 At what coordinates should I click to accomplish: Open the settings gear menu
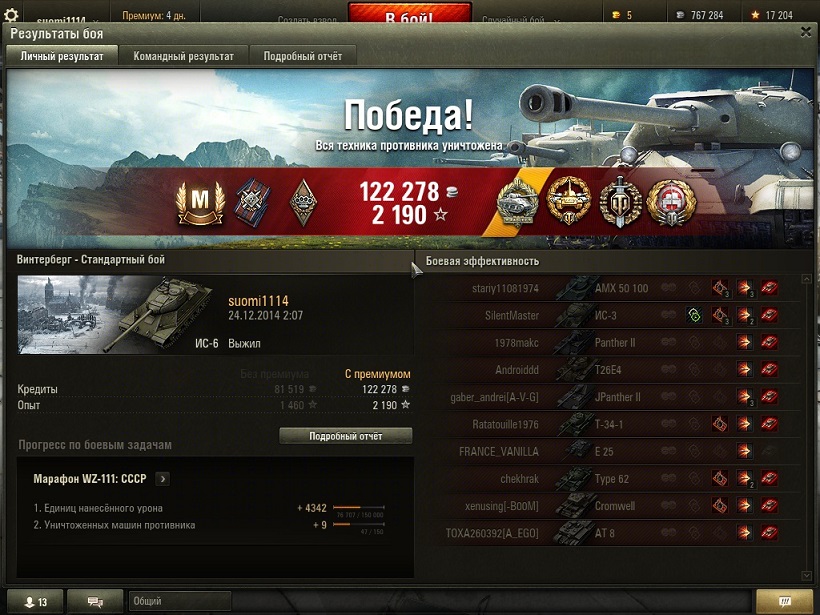tap(11, 15)
